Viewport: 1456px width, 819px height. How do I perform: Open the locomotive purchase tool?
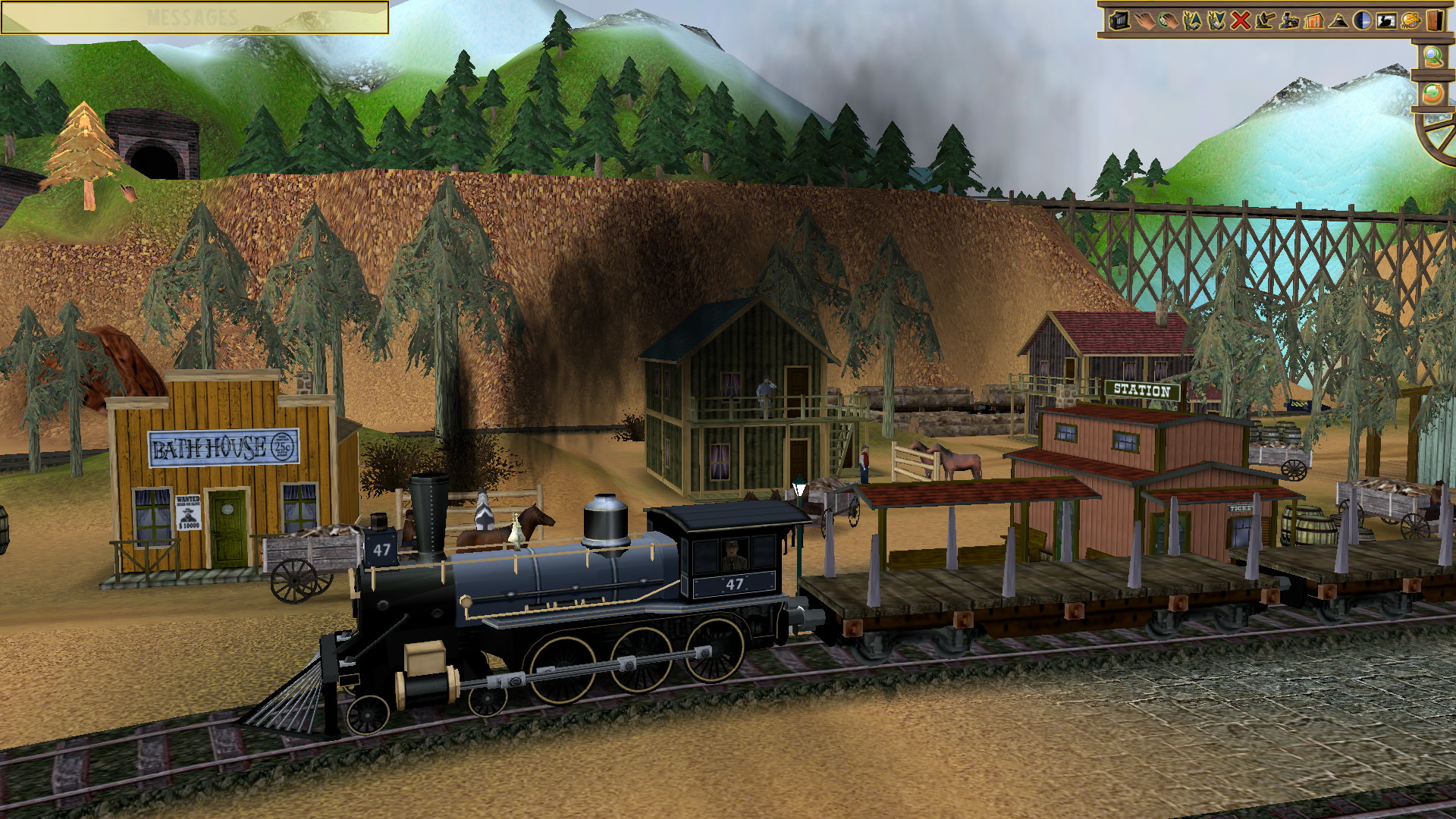point(1290,20)
